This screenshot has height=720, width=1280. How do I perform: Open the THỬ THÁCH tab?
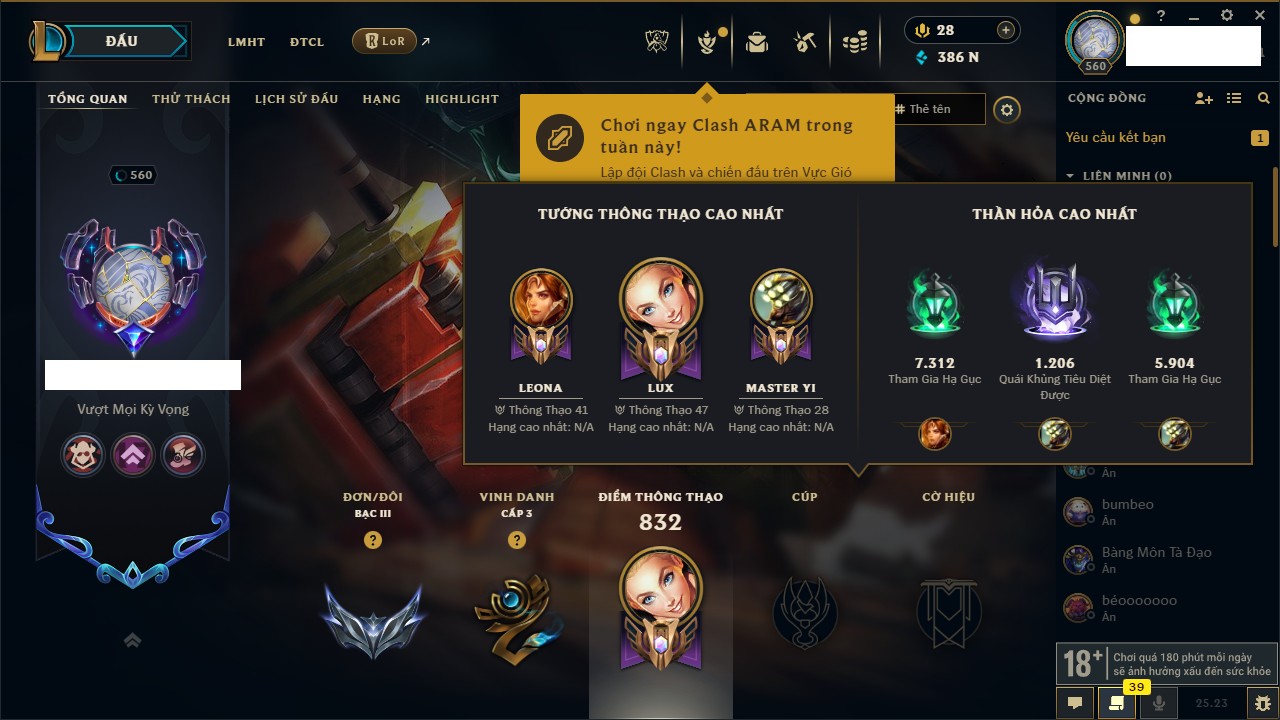tap(191, 99)
